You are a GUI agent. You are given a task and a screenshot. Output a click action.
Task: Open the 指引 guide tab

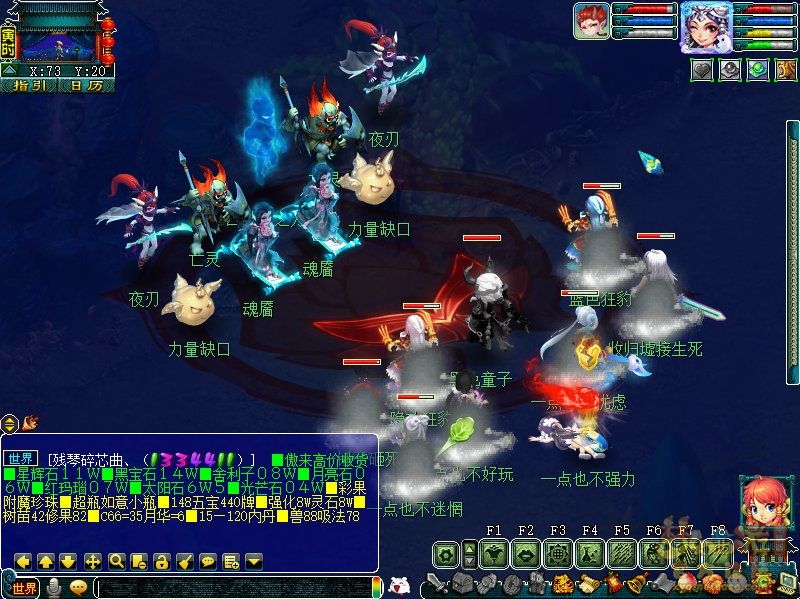29,86
